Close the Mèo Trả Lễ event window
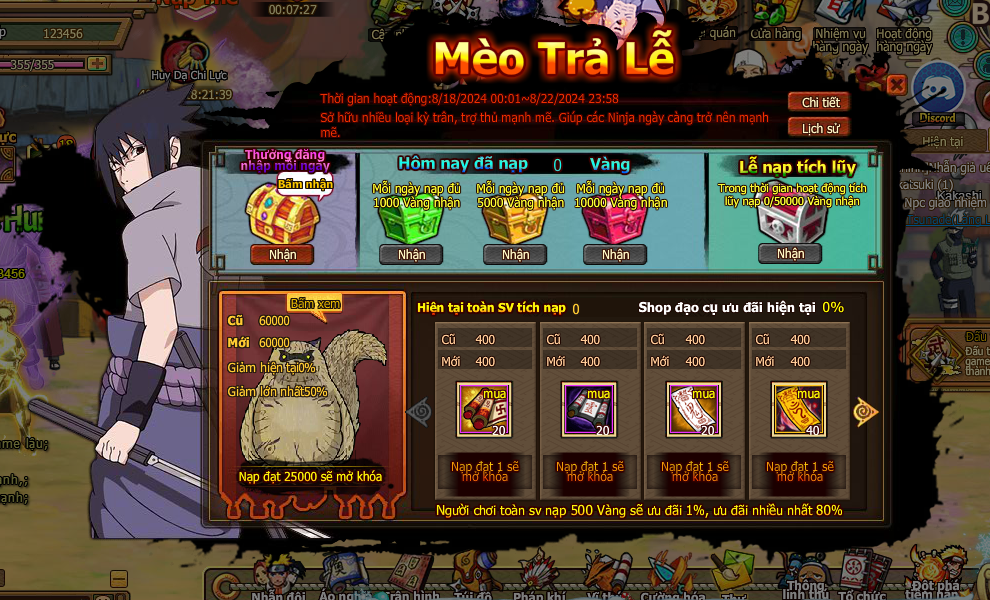This screenshot has height=600, width=990. tap(896, 85)
